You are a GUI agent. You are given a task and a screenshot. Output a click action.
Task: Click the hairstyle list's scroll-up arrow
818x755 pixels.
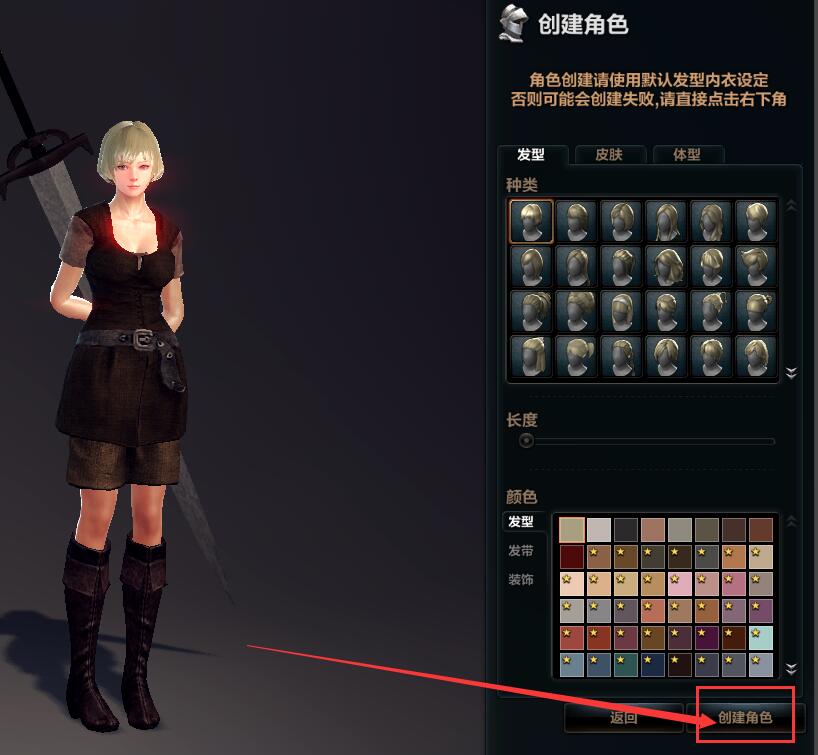(x=791, y=206)
